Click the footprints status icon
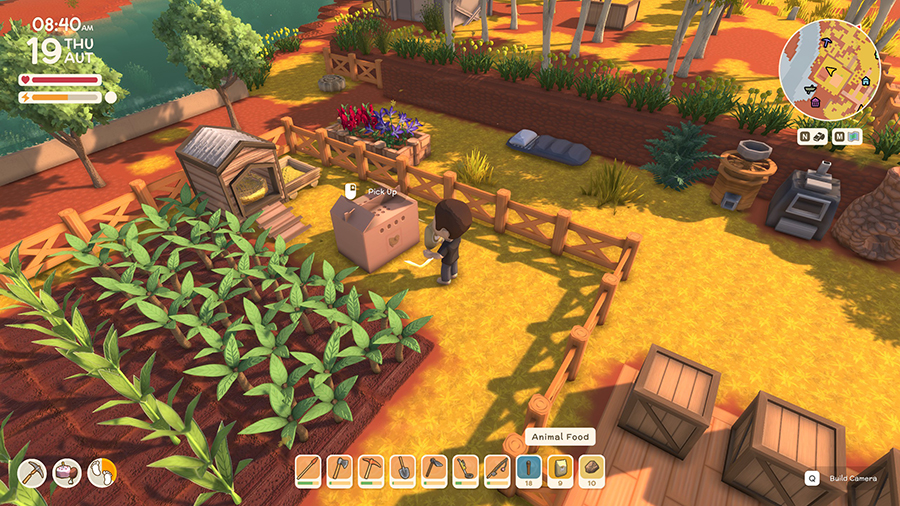The height and width of the screenshot is (506, 900). 102,469
